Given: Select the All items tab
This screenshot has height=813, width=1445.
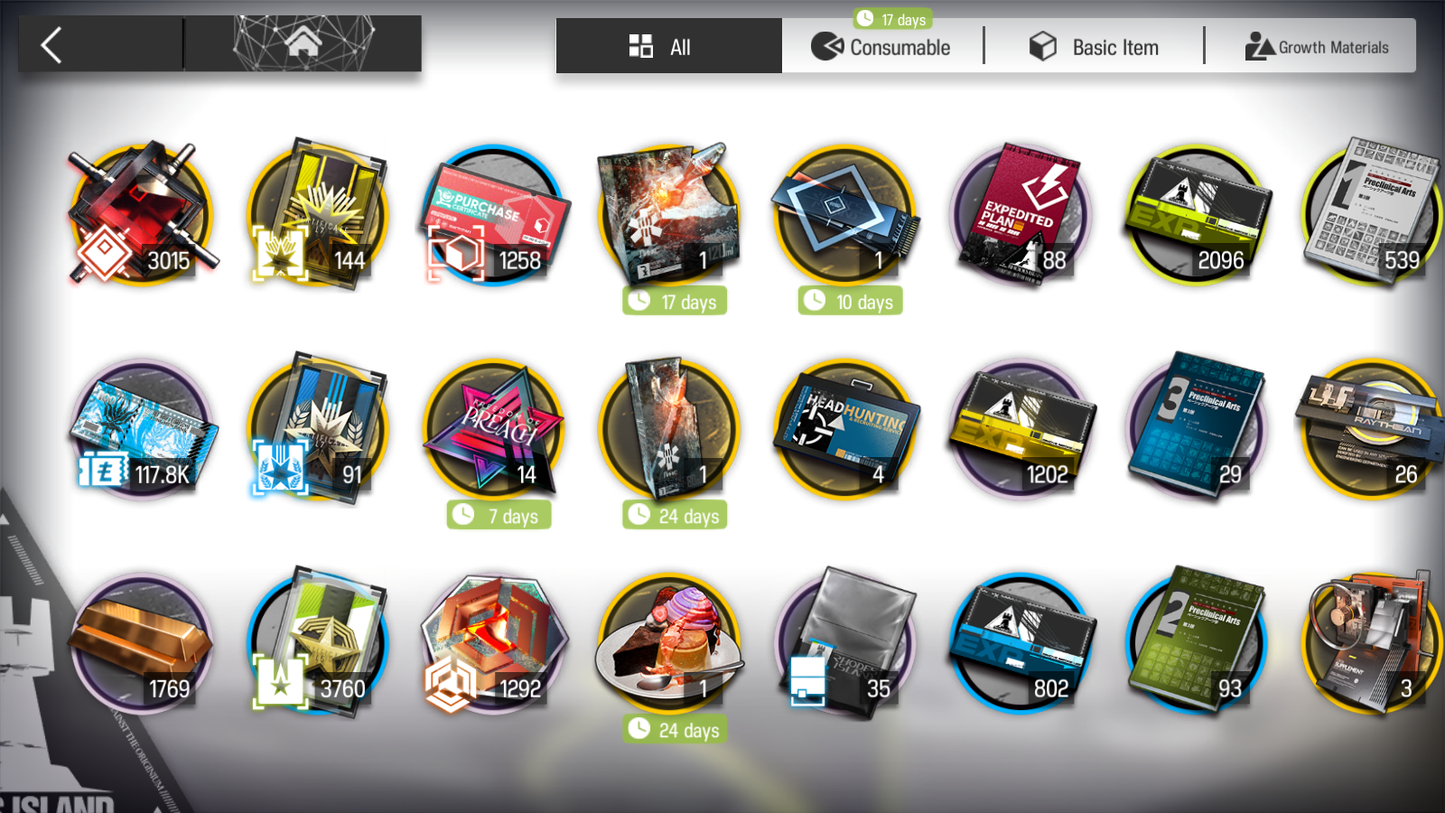Looking at the screenshot, I should coord(668,47).
